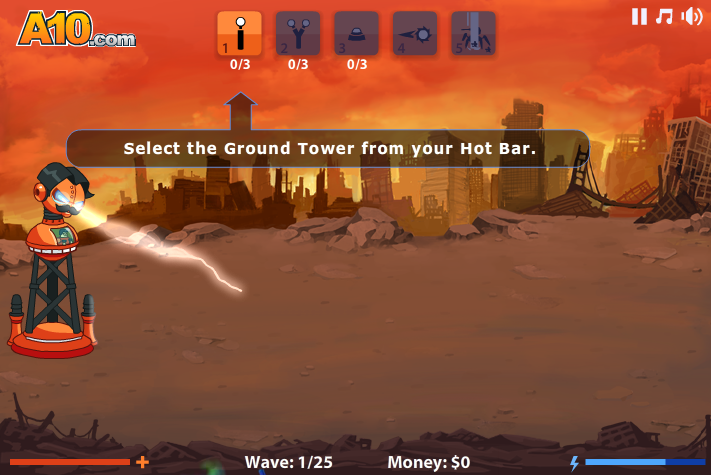Click the orange plus next to health bar
The height and width of the screenshot is (475, 711).
point(143,462)
